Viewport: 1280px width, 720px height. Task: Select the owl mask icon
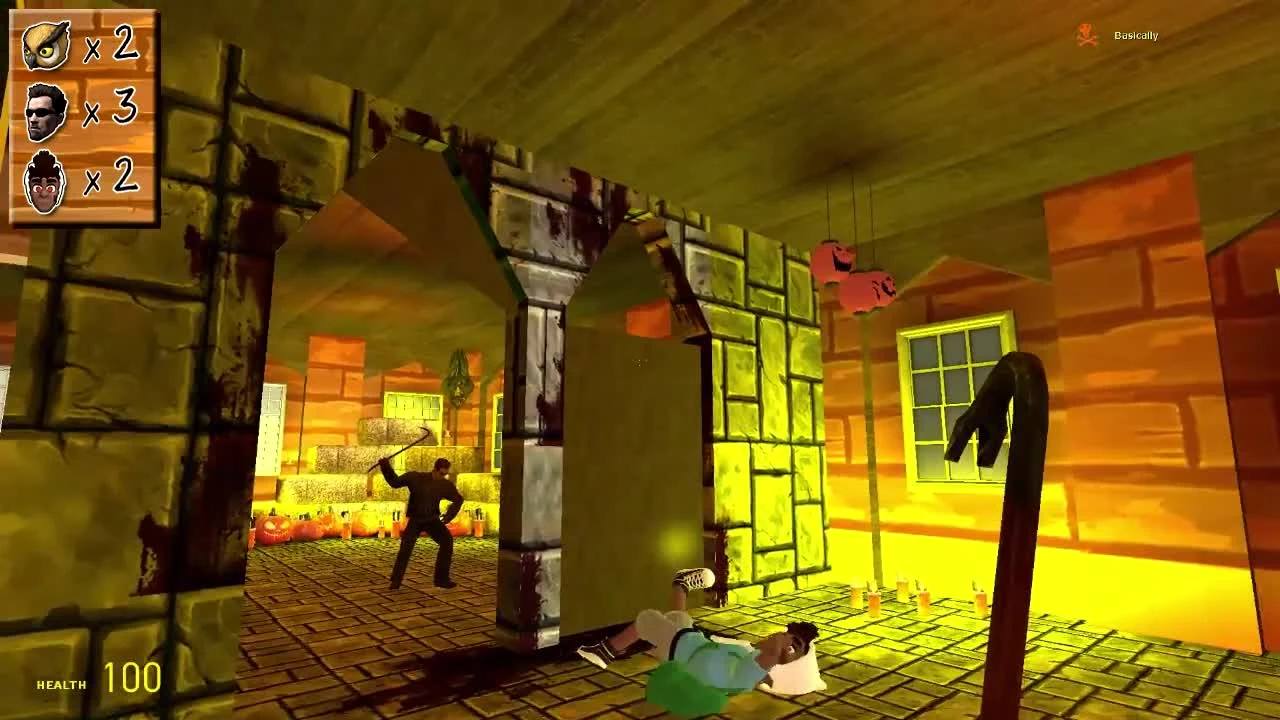click(x=47, y=44)
